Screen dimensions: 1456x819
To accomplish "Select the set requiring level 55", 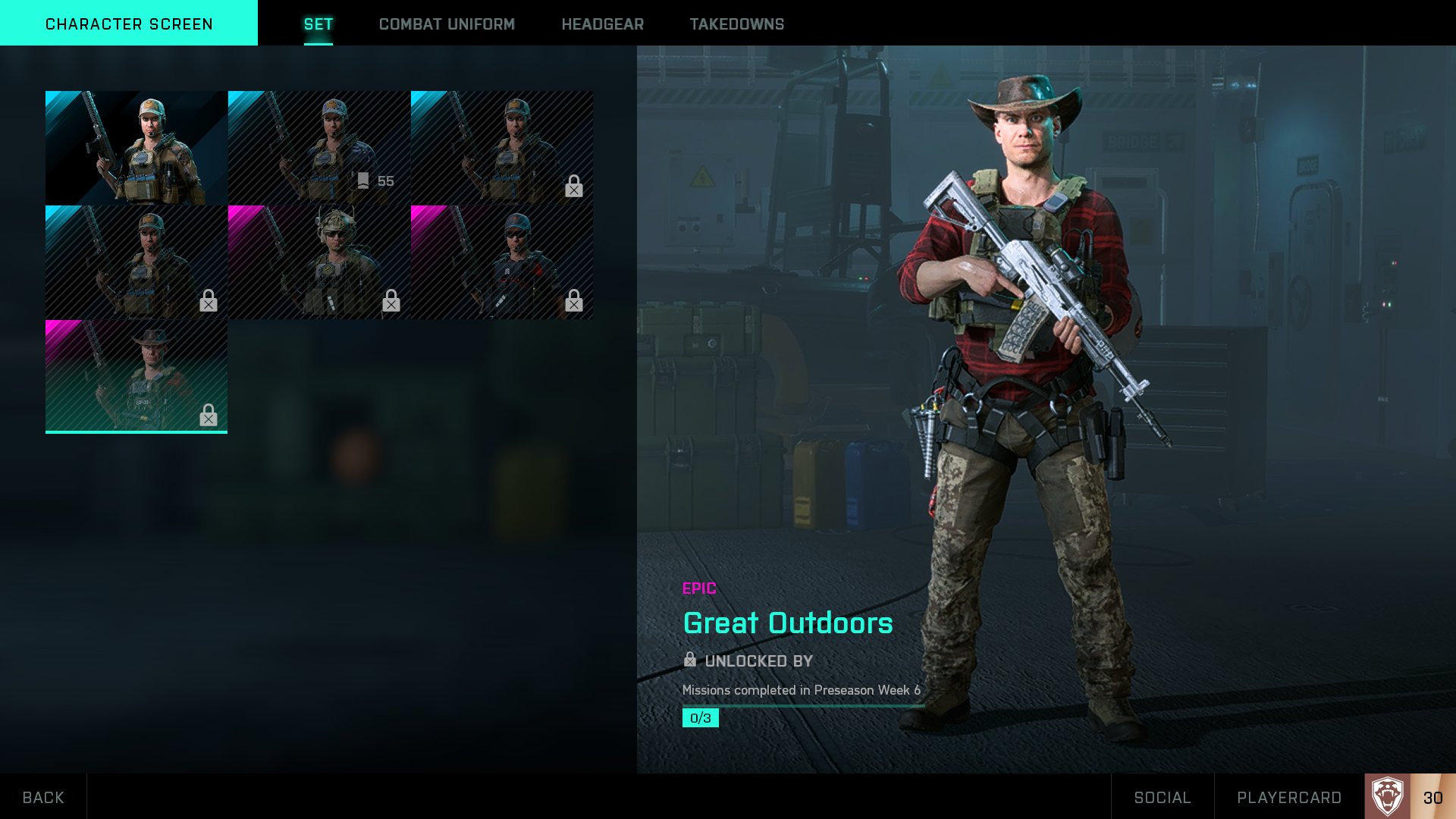I will point(318,148).
